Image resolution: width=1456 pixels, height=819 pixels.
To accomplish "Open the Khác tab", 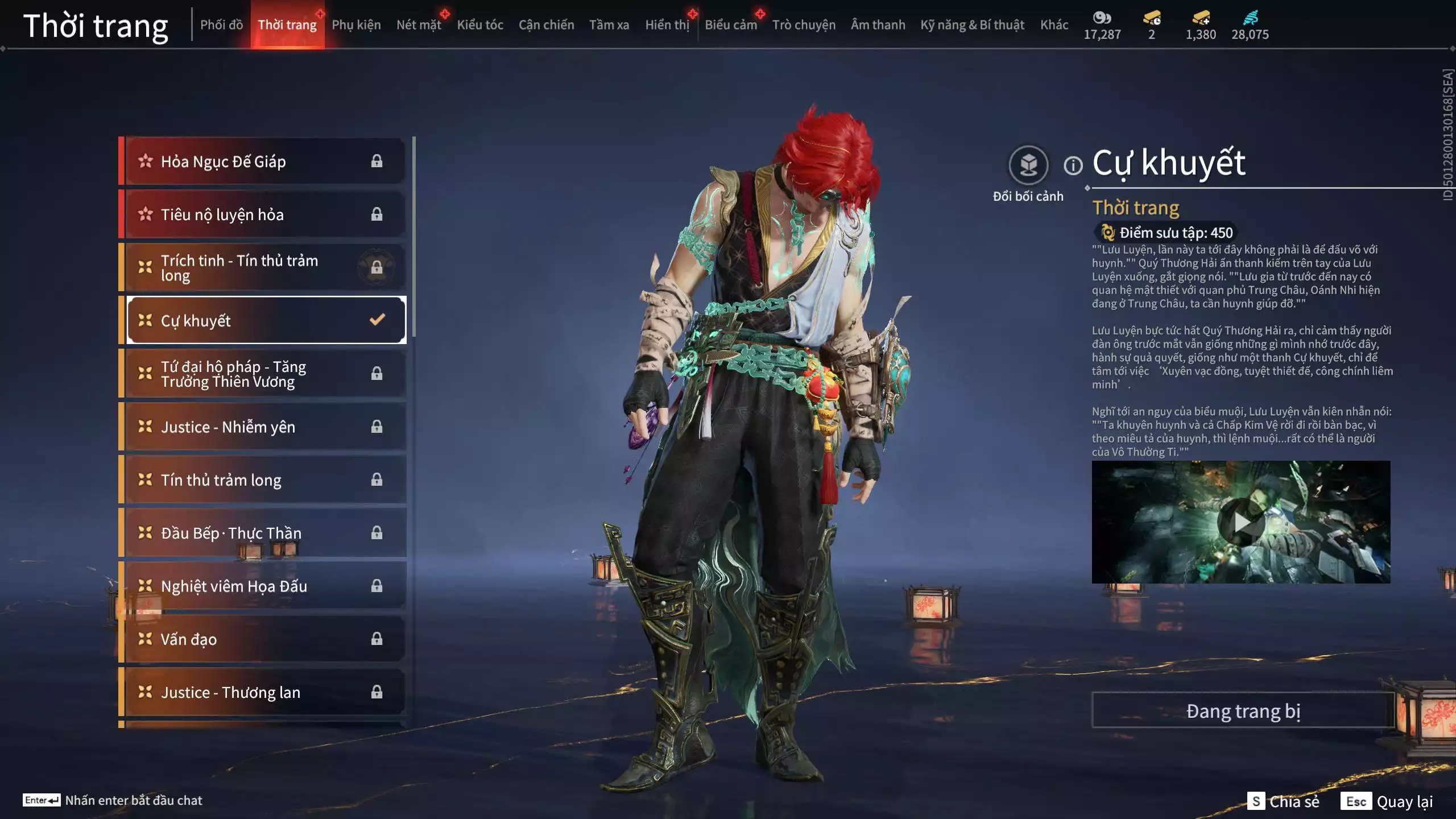I will click(1054, 25).
